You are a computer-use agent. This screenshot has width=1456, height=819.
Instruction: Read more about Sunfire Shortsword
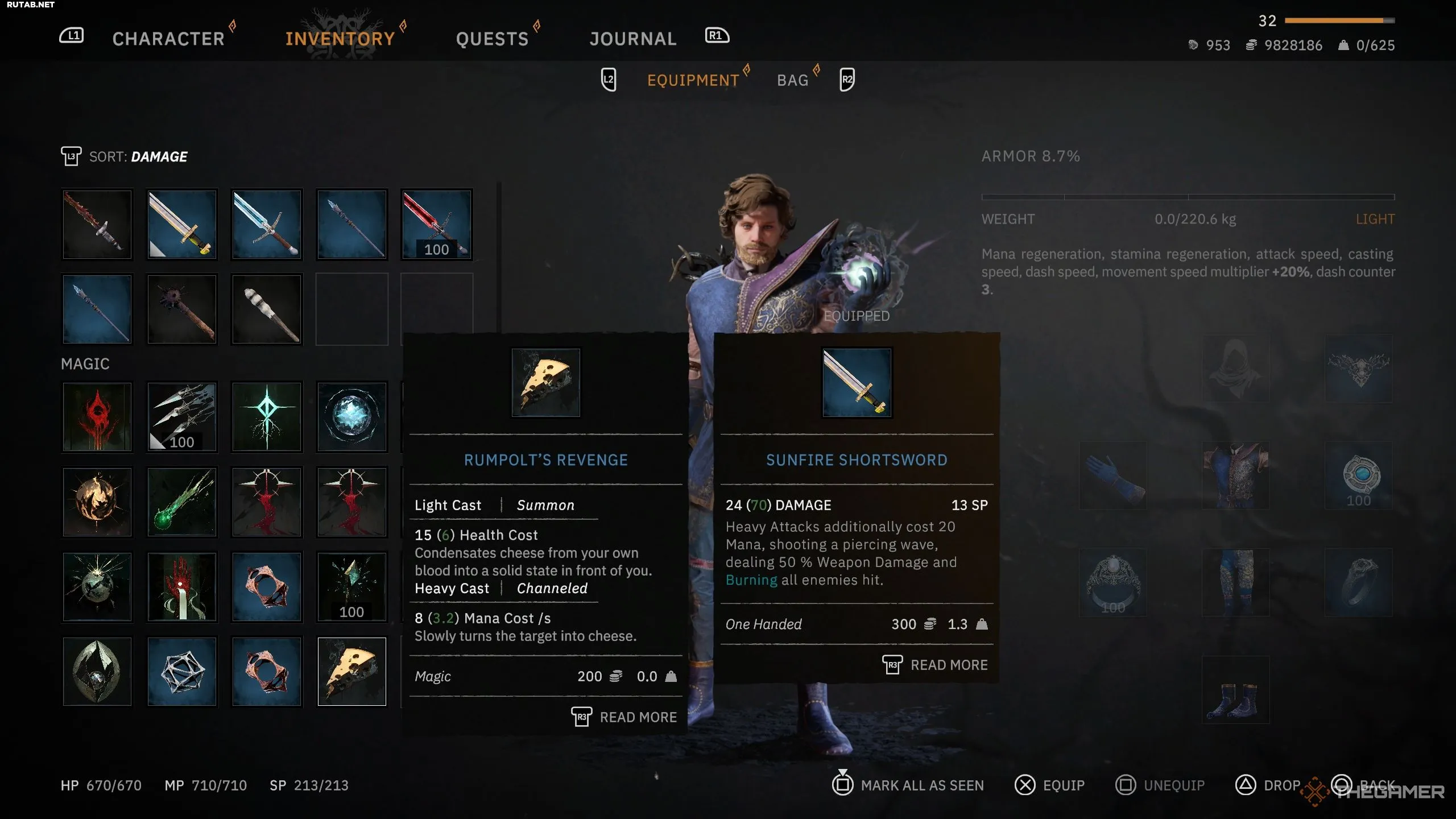click(x=936, y=665)
